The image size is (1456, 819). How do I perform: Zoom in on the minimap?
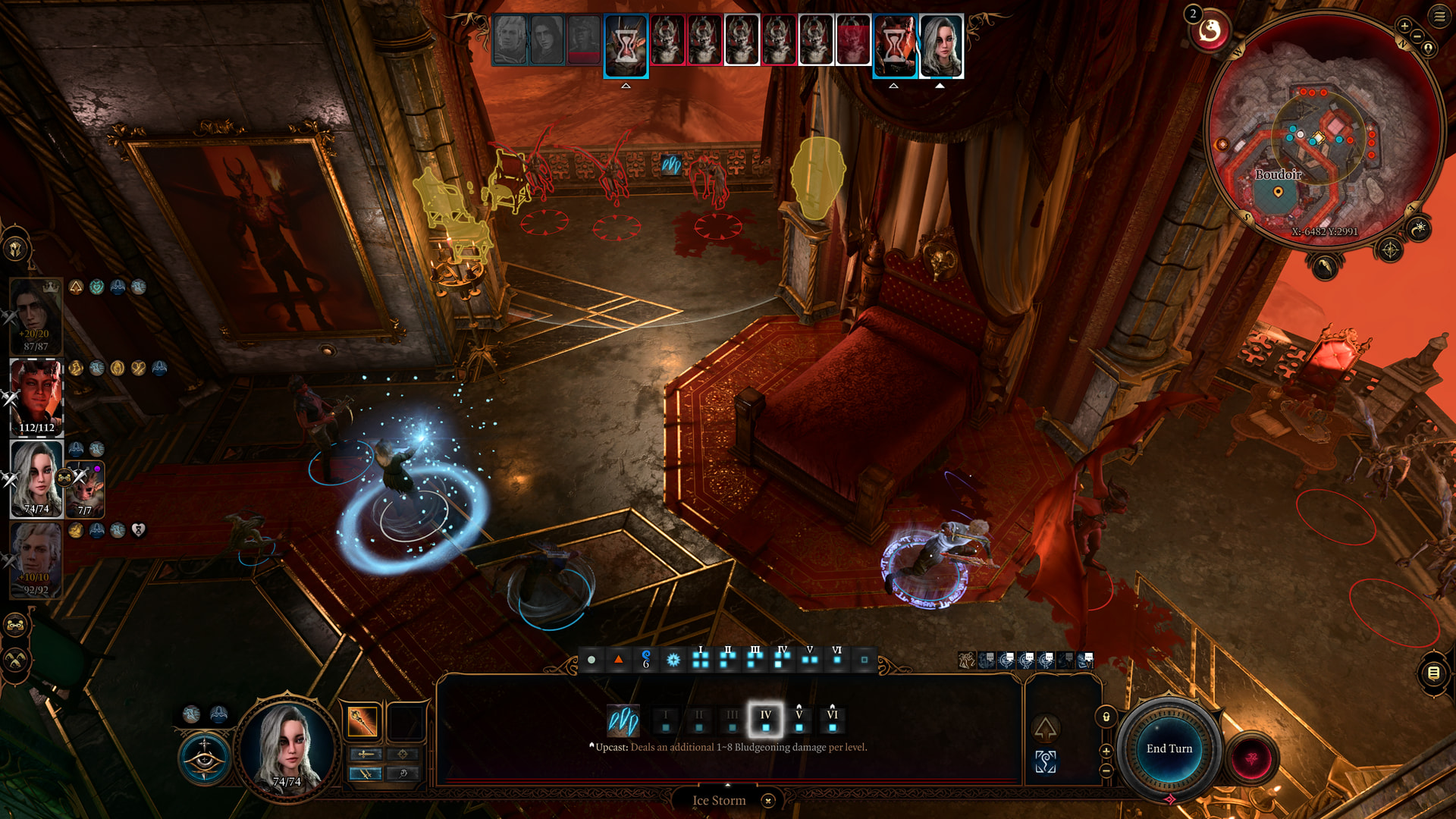(x=1404, y=27)
